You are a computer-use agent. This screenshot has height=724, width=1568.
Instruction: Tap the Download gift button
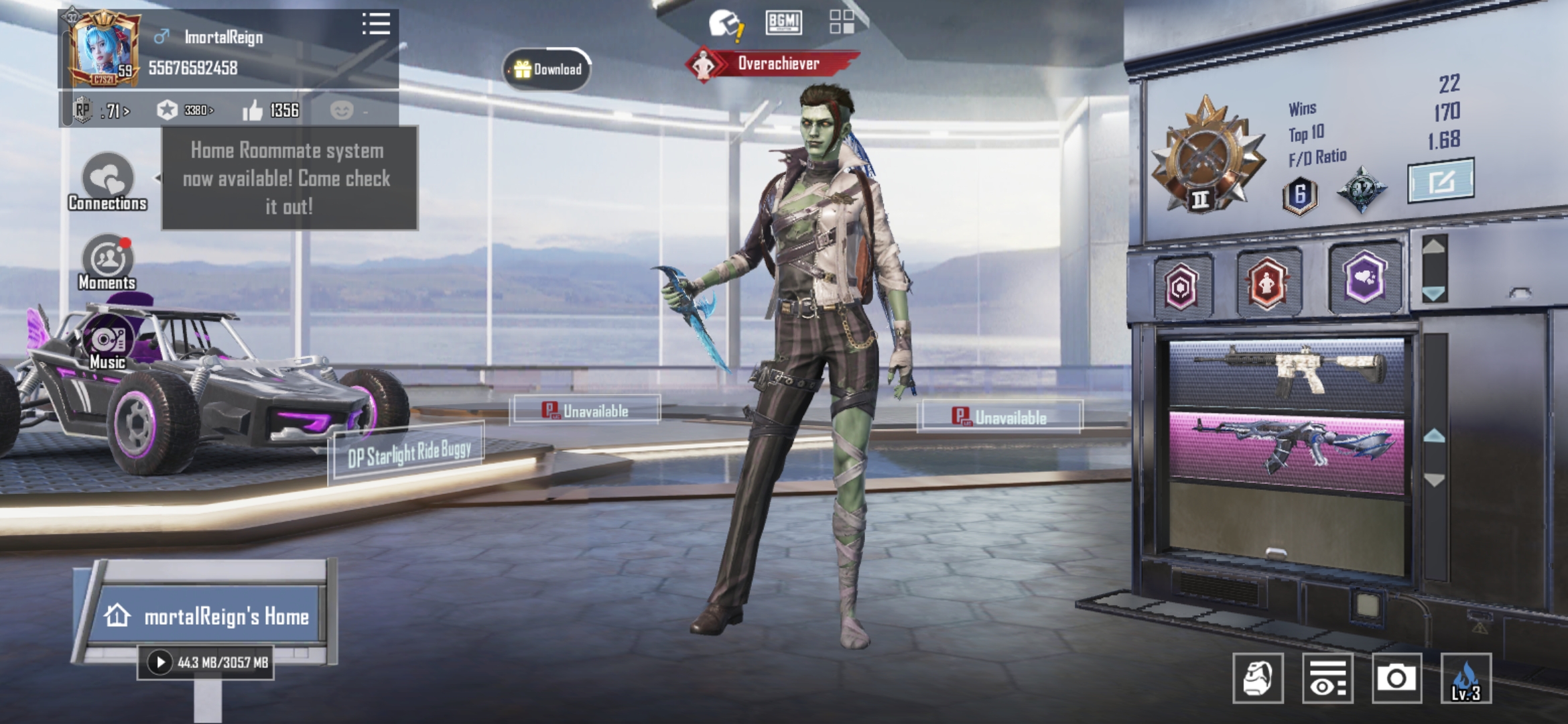[547, 69]
